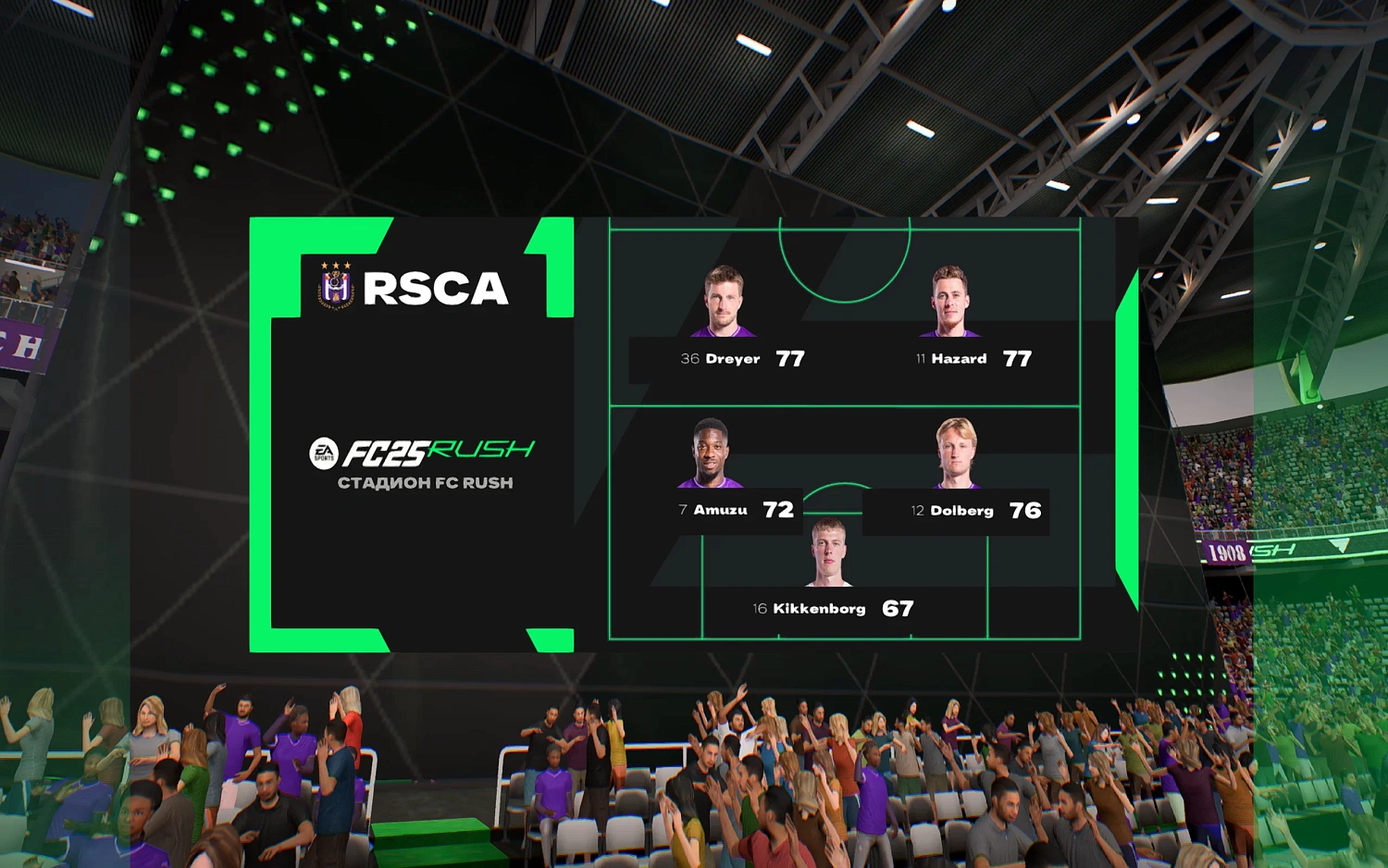Expand the Dreyer name plate
This screenshot has height=868, width=1388.
[x=730, y=359]
